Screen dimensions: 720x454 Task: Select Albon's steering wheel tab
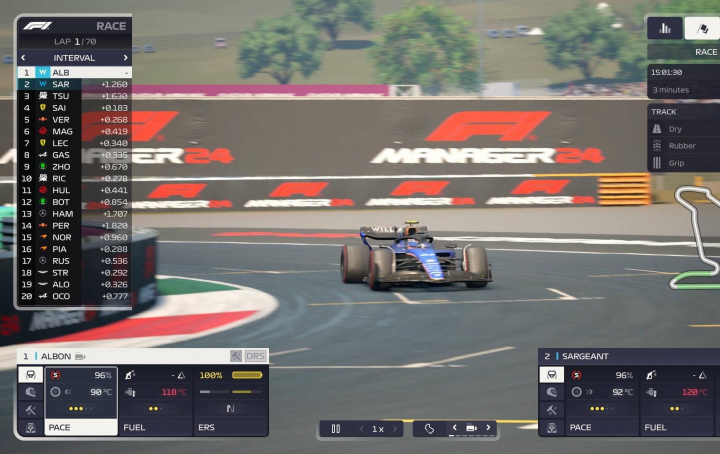(x=30, y=375)
